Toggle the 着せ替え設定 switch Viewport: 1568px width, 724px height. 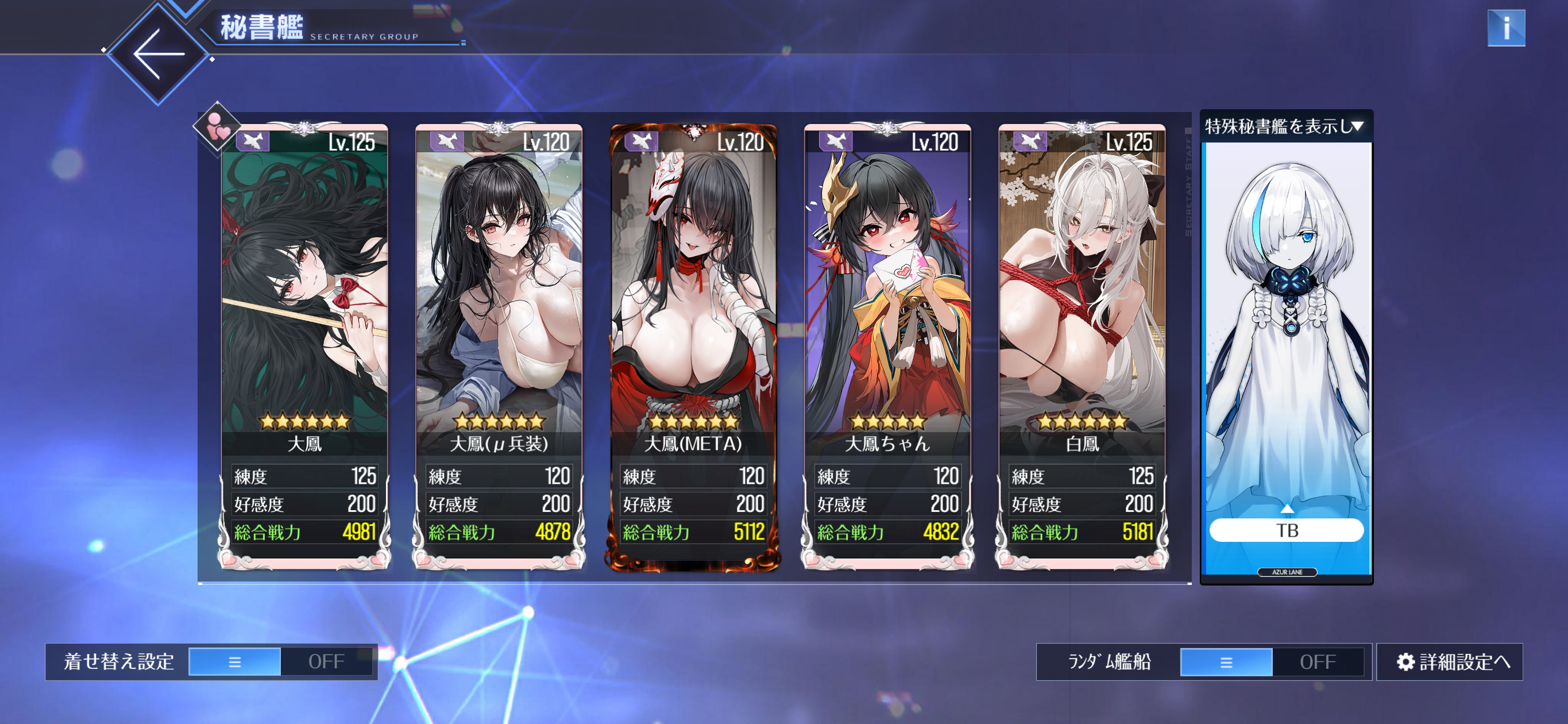click(x=281, y=661)
